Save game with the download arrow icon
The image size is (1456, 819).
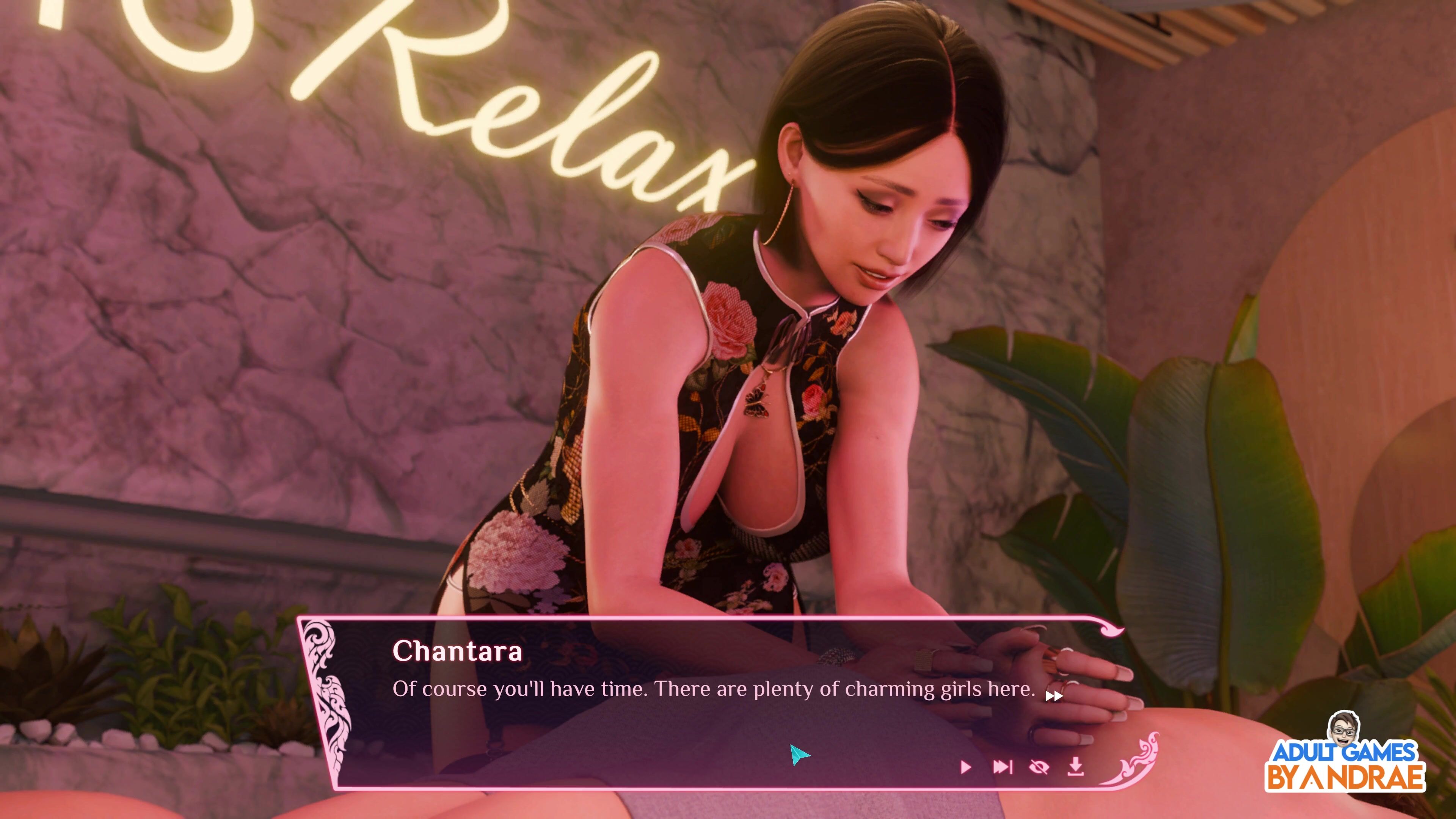(x=1076, y=767)
